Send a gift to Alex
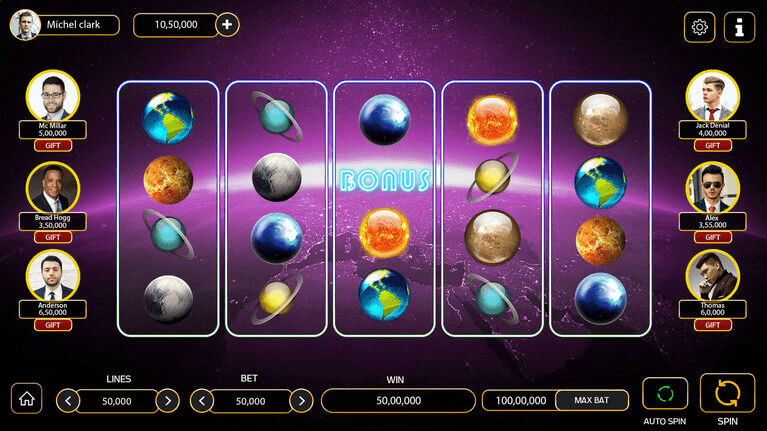The height and width of the screenshot is (431, 767). click(x=712, y=237)
